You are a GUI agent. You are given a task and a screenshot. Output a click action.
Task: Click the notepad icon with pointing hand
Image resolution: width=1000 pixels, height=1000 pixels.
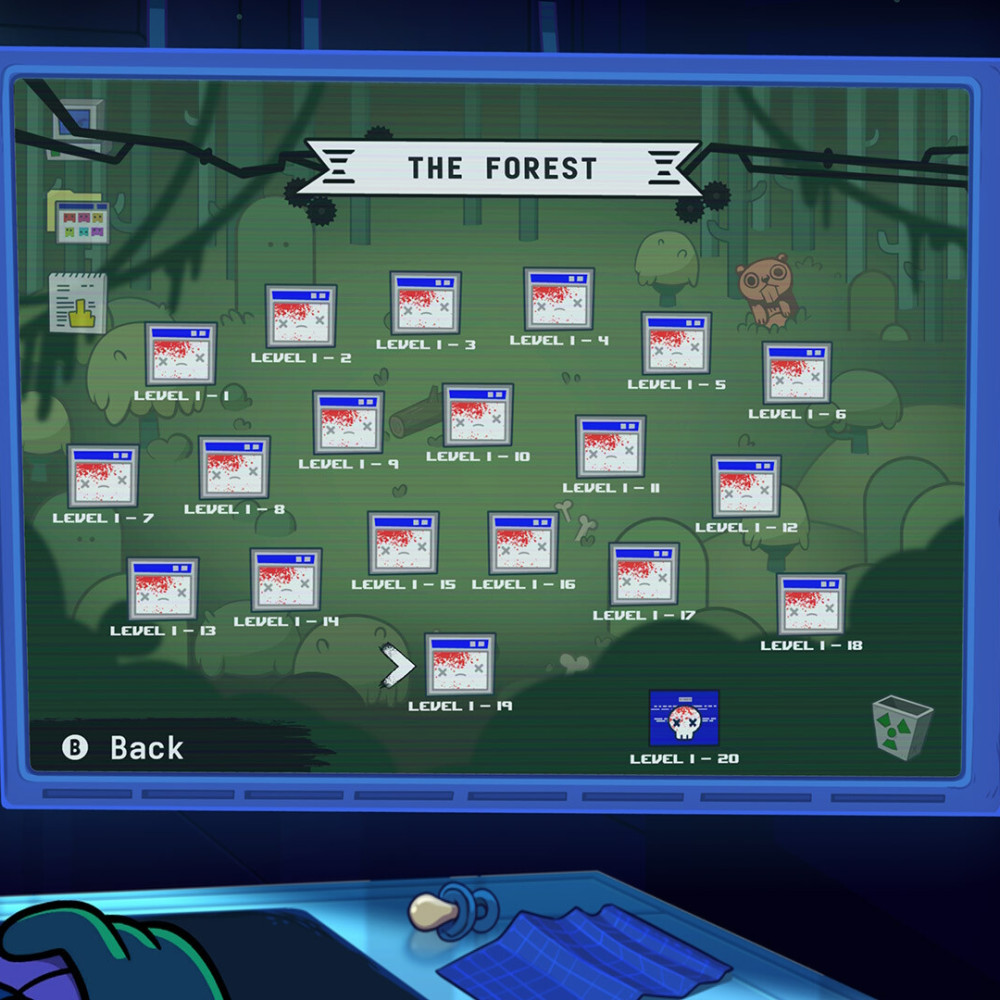[x=78, y=303]
